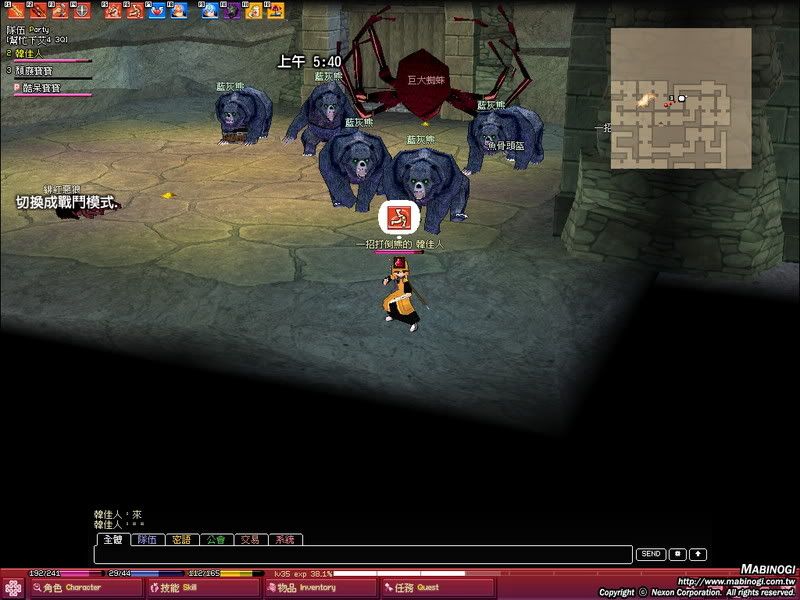Switch to the 隊伍 party chat tab
800x600 pixels.
(146, 539)
